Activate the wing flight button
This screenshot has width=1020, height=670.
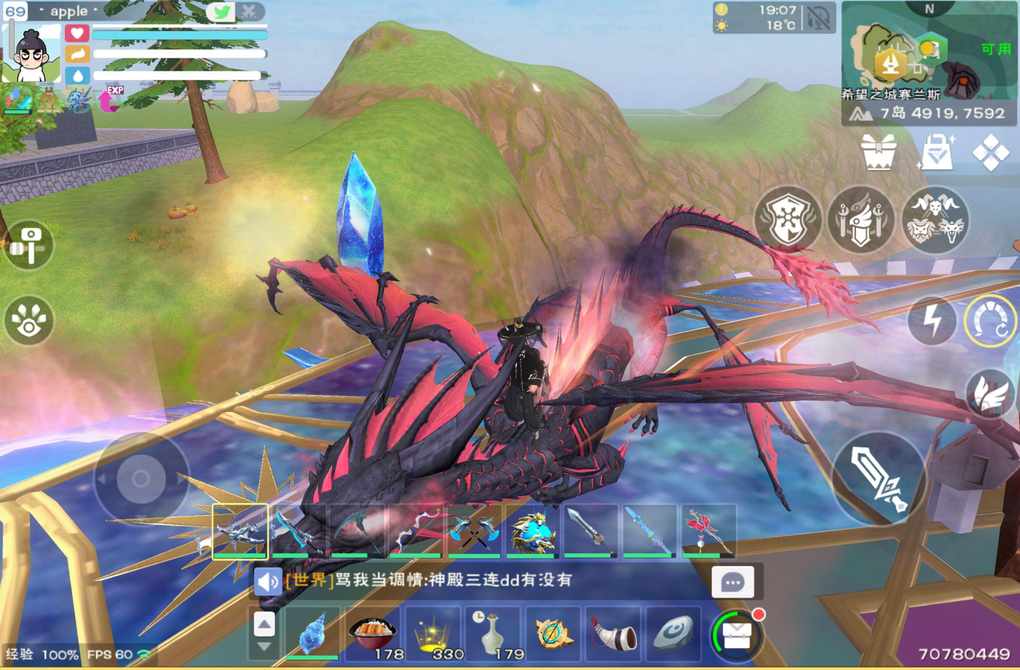(x=990, y=392)
